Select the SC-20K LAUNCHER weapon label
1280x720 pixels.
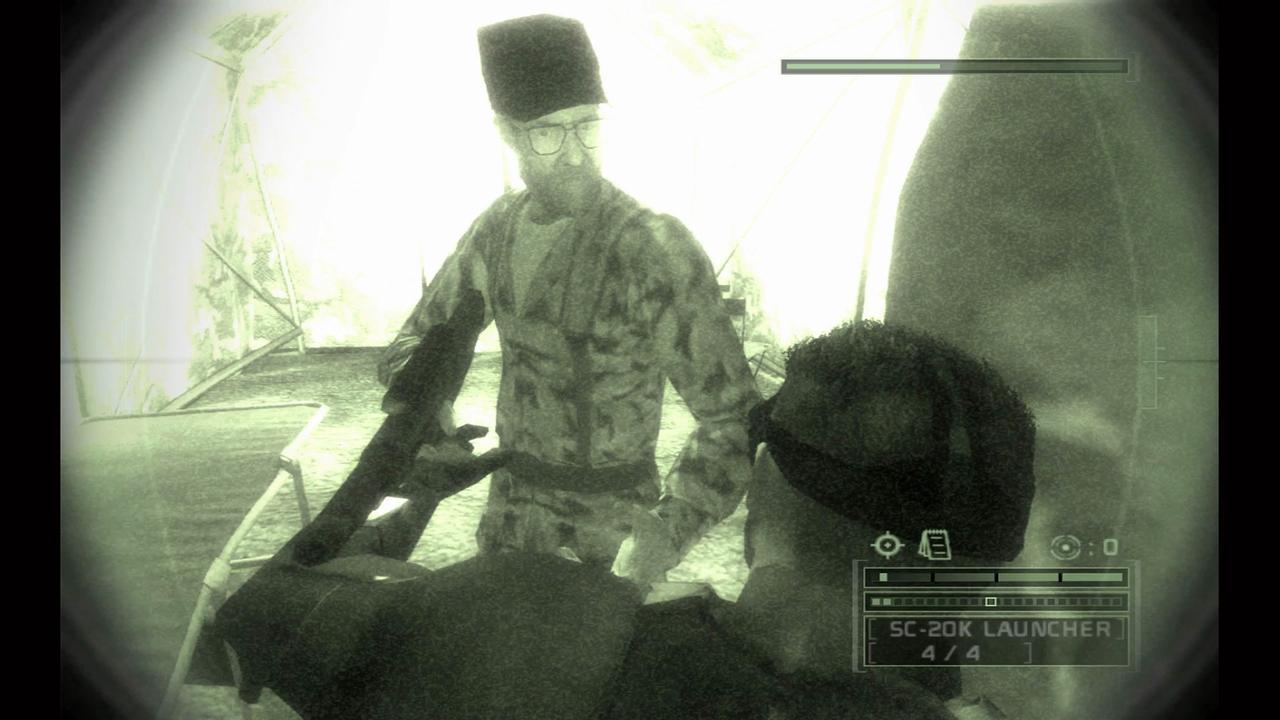pos(1000,627)
